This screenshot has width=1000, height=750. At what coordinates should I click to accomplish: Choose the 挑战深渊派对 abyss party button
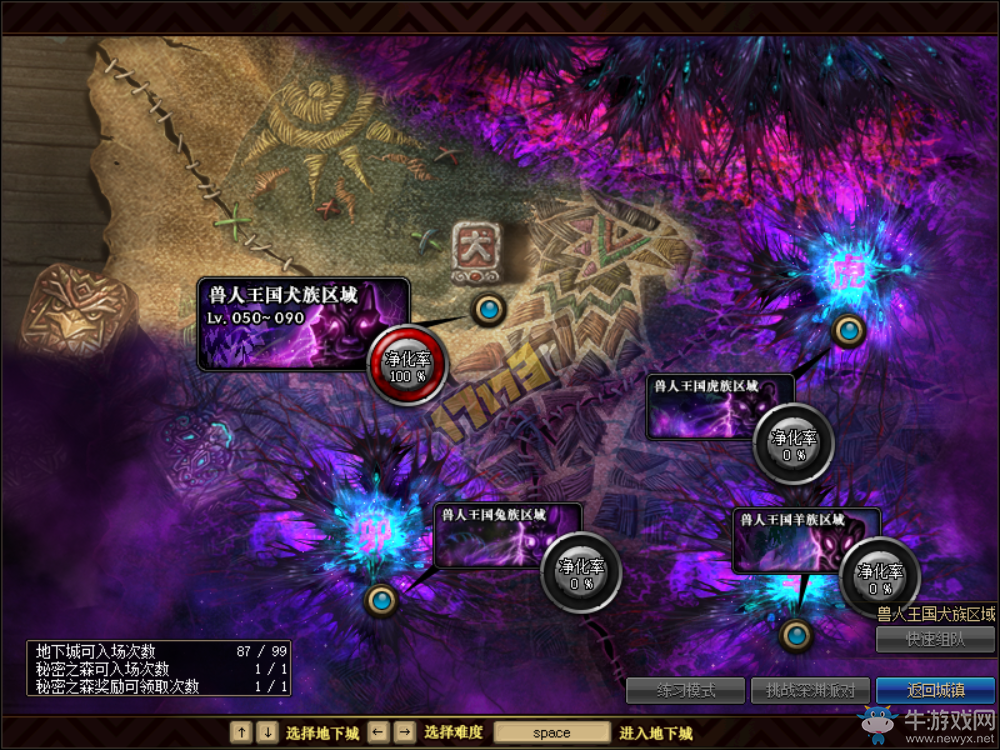(x=811, y=690)
